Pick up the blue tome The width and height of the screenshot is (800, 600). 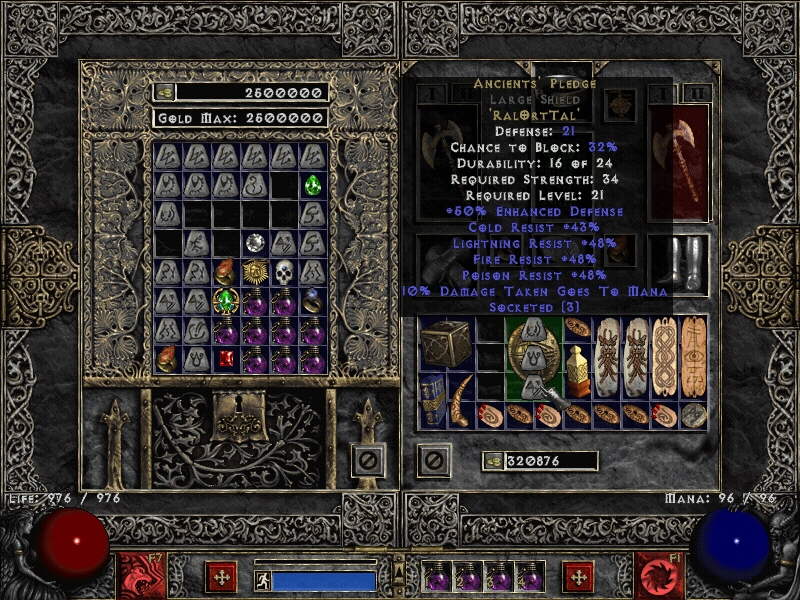pos(433,400)
